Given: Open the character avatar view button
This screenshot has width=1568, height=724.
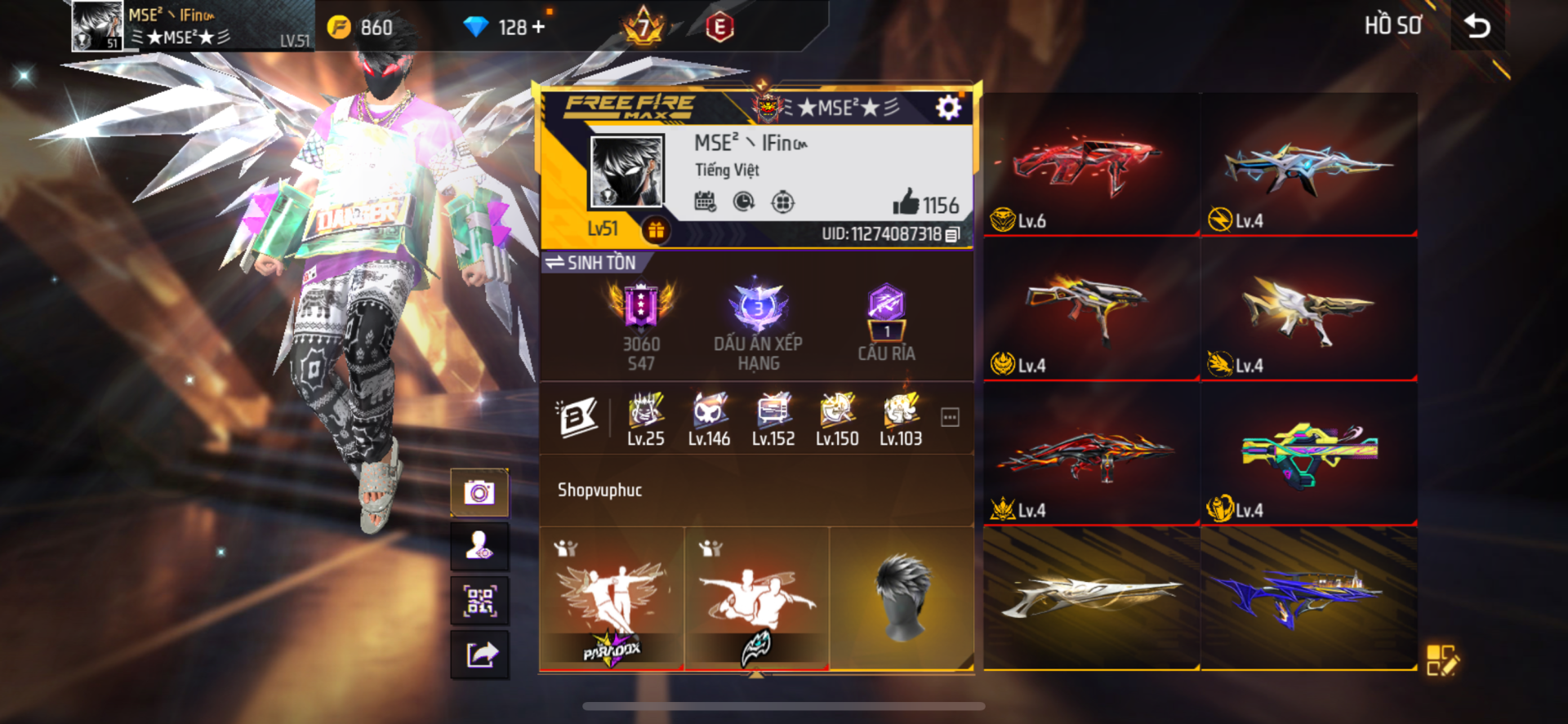Looking at the screenshot, I should [479, 546].
